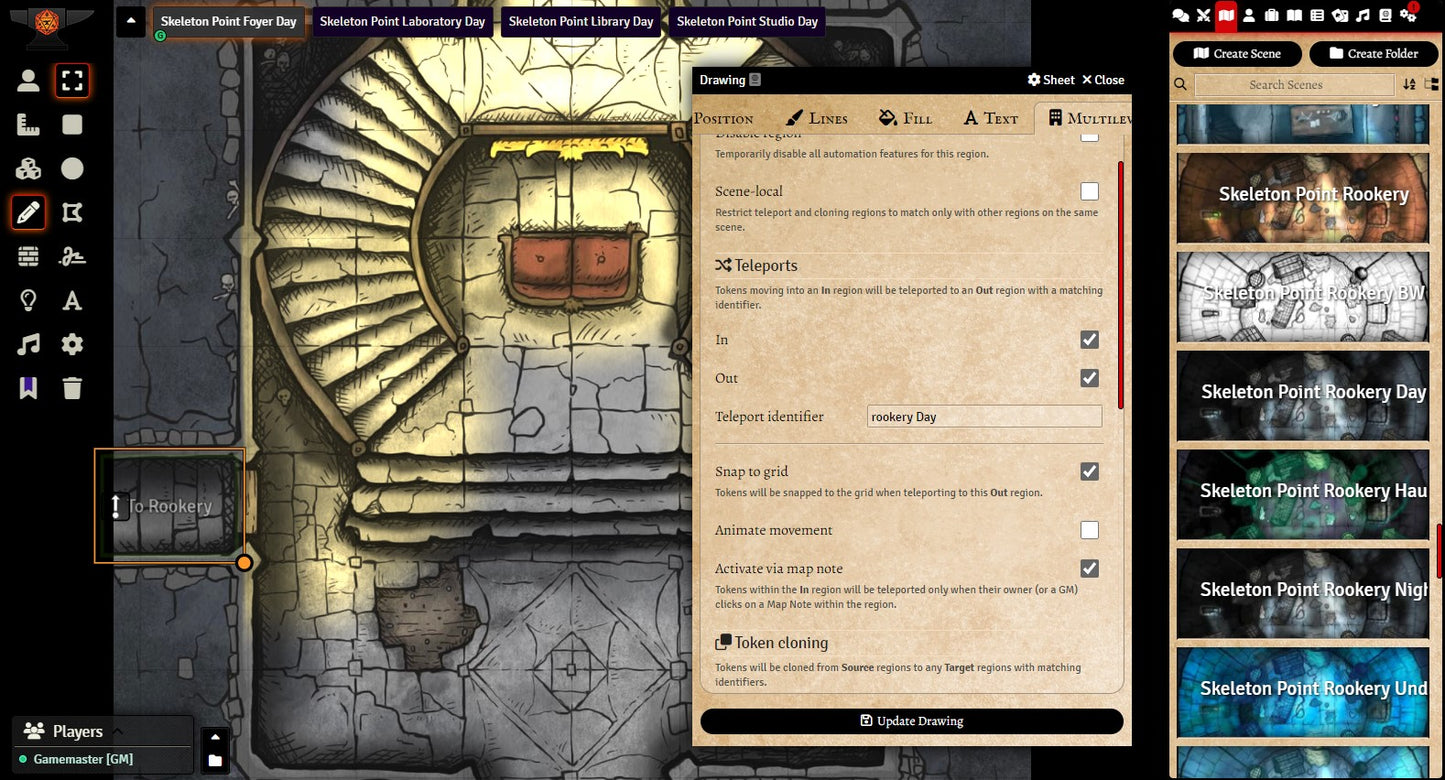Focus the Search Scenes field

click(1285, 85)
